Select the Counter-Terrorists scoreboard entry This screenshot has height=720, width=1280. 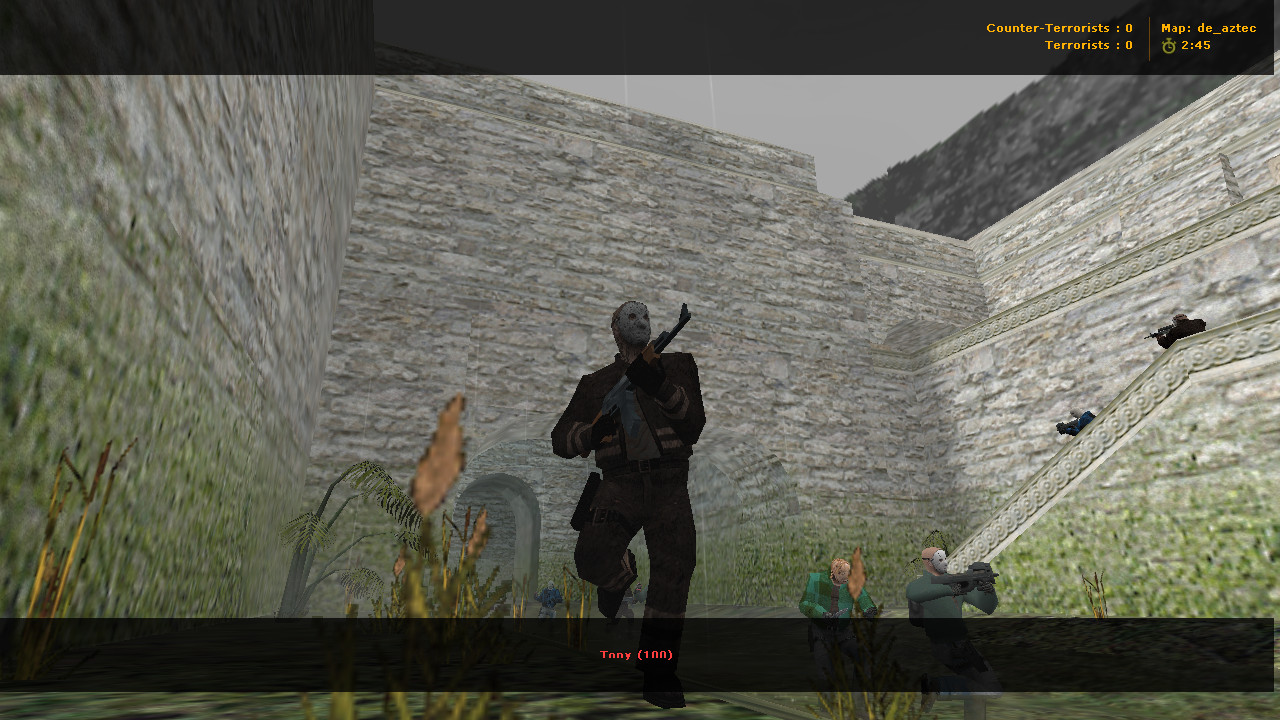(x=1058, y=27)
